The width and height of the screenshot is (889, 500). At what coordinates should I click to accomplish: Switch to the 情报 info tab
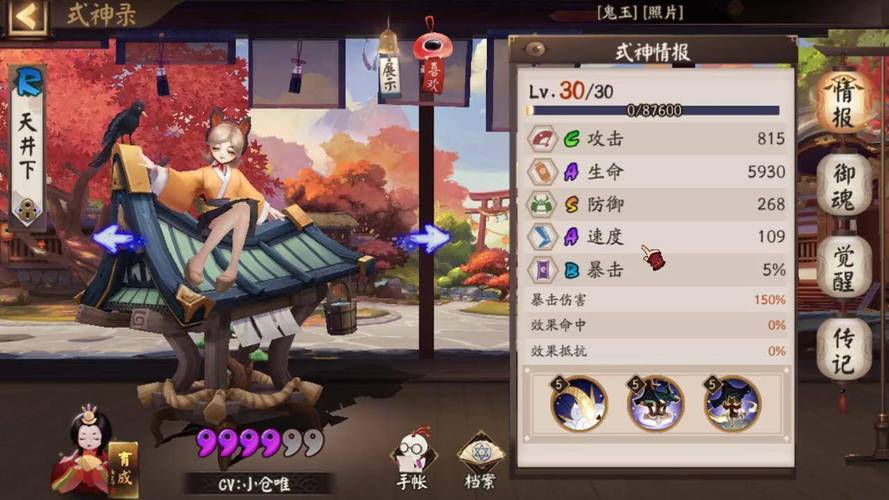pyautogui.click(x=843, y=100)
